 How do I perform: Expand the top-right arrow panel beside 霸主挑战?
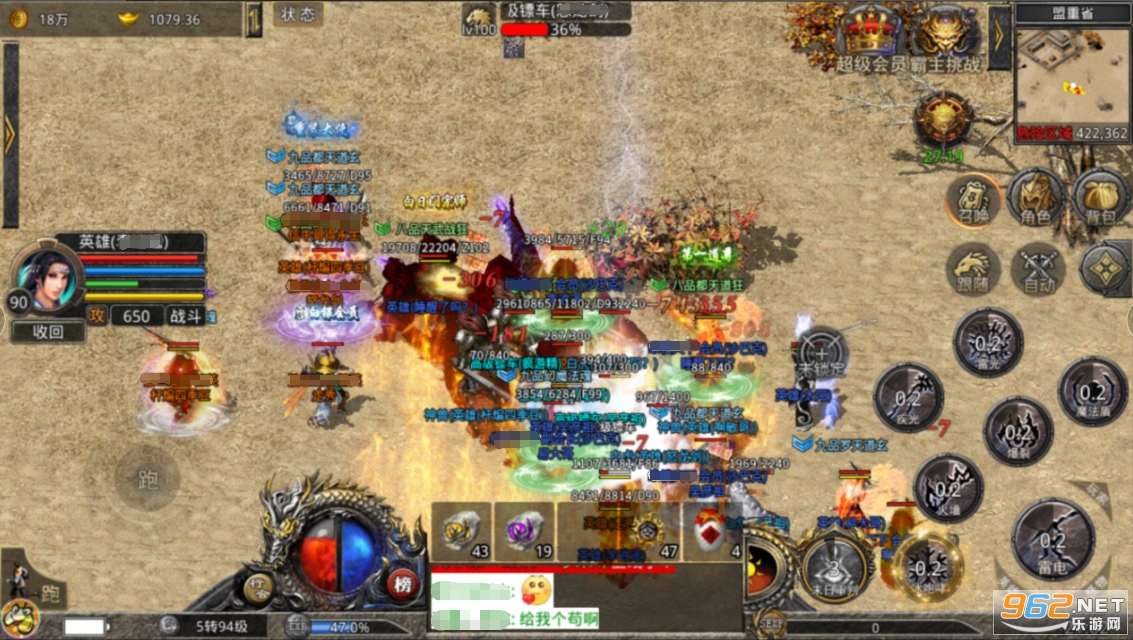pos(999,37)
